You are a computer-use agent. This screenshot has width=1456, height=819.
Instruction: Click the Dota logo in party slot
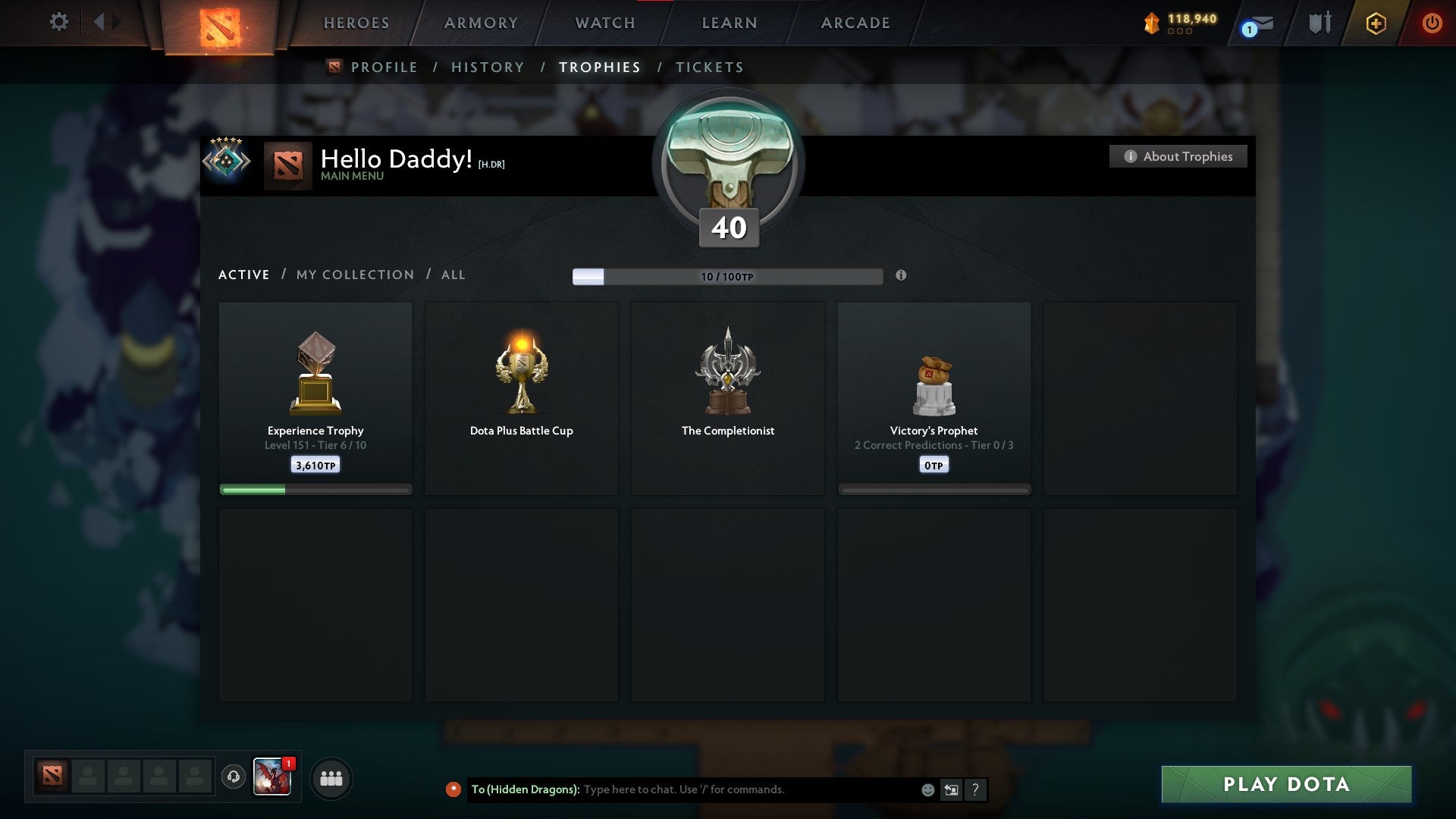pos(51,777)
